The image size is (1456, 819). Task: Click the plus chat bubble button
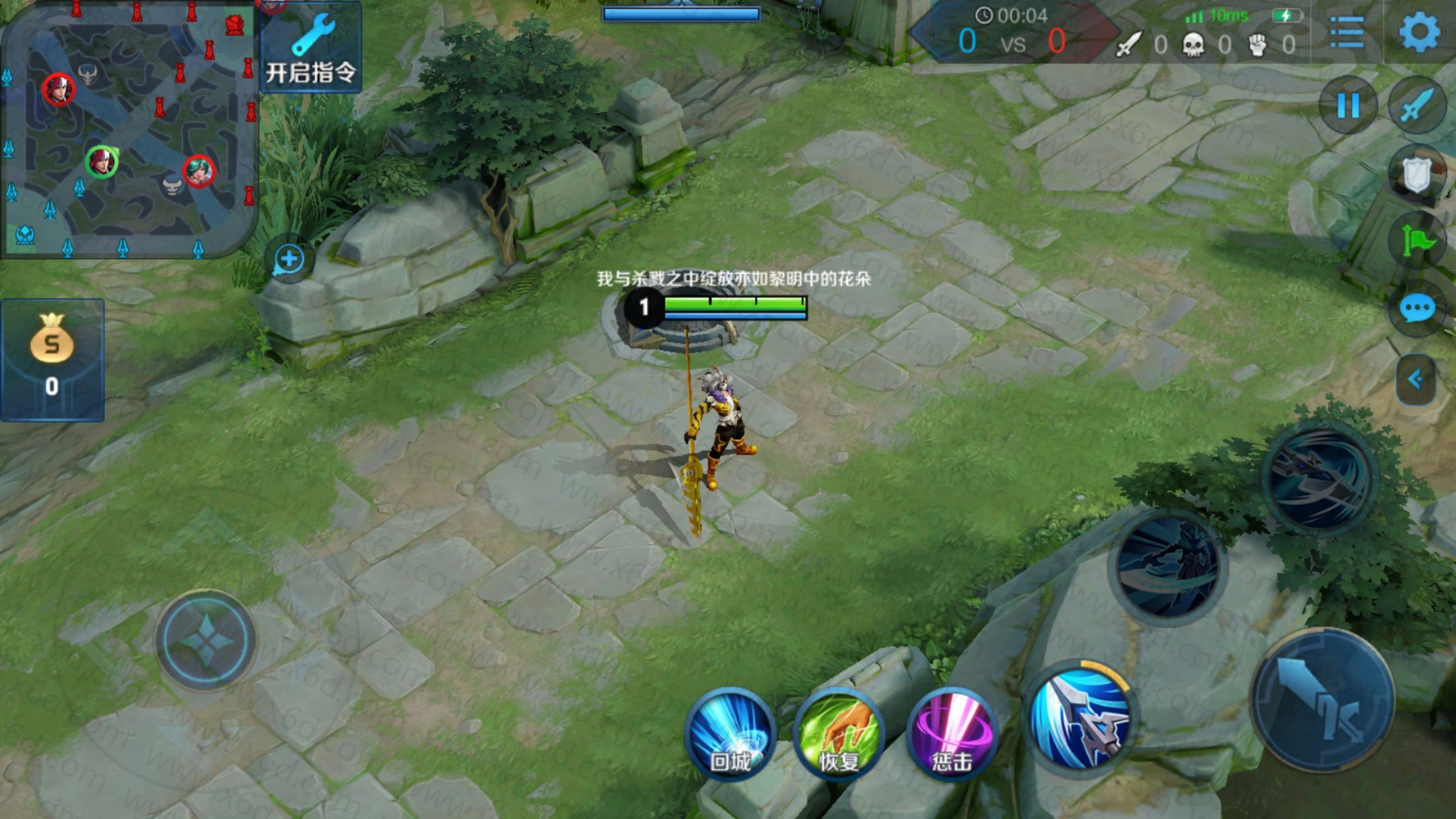[289, 259]
